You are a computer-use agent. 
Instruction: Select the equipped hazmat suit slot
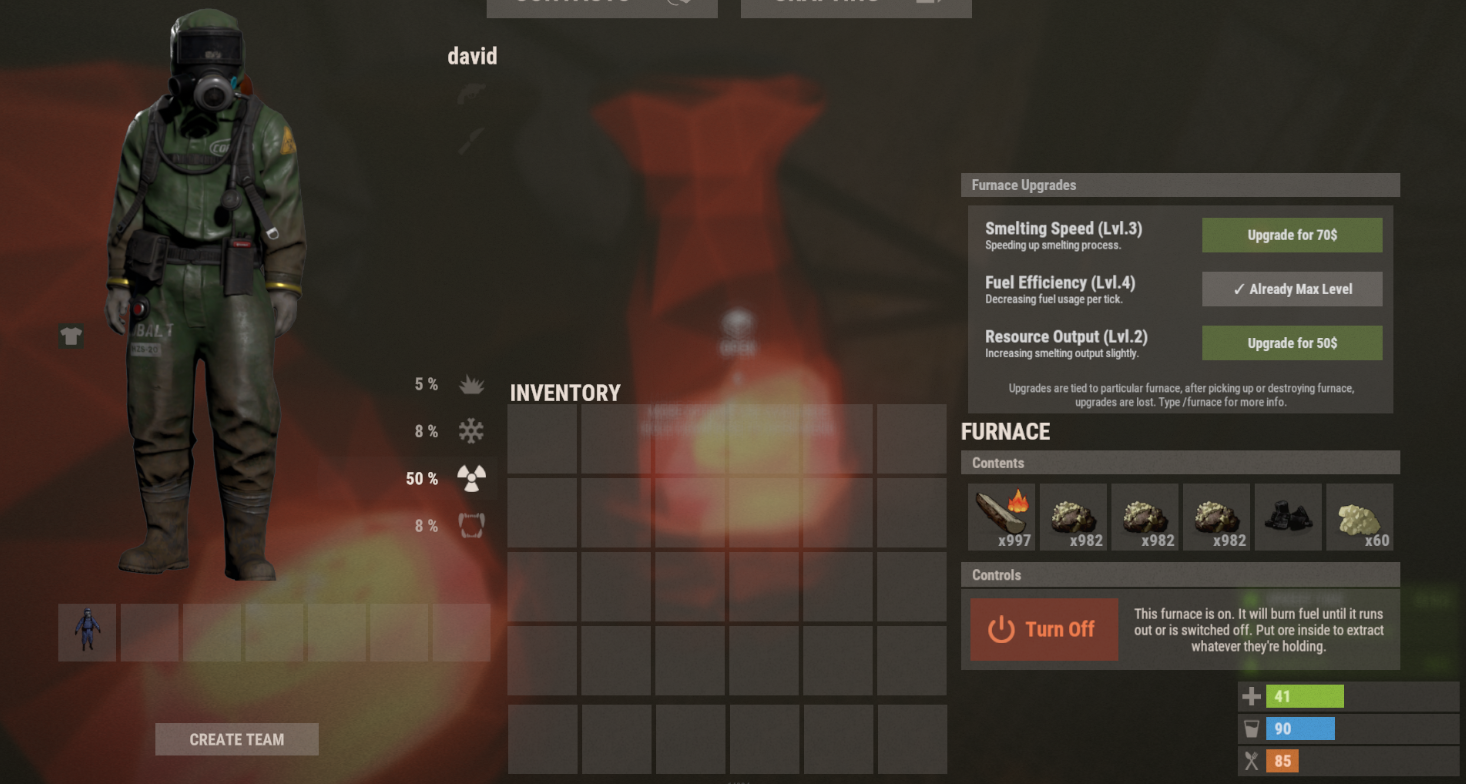[x=87, y=632]
